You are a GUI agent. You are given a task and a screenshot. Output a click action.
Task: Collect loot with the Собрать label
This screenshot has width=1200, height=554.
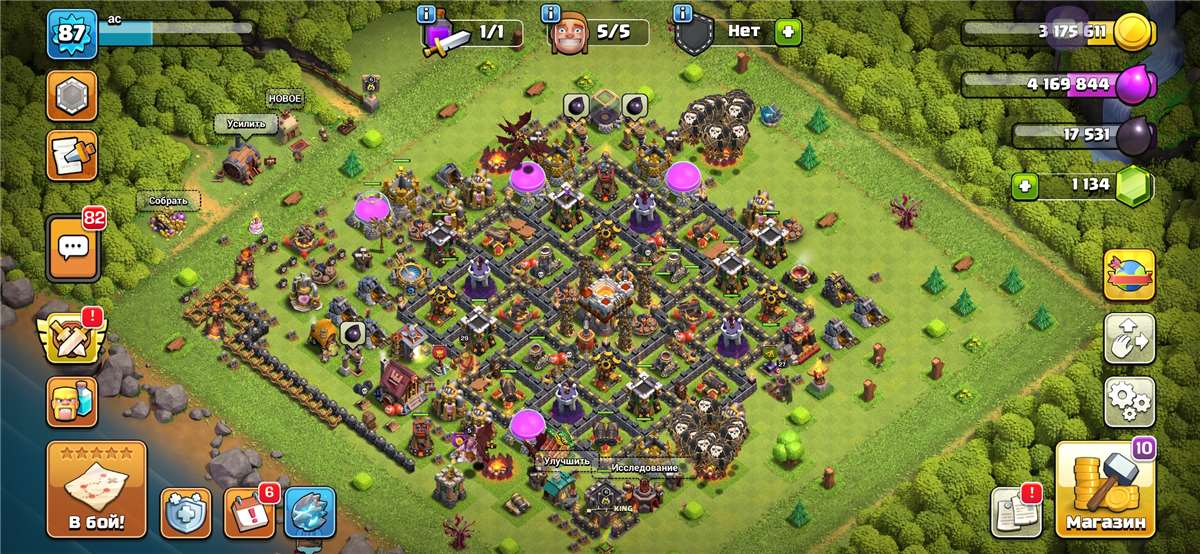(x=168, y=200)
